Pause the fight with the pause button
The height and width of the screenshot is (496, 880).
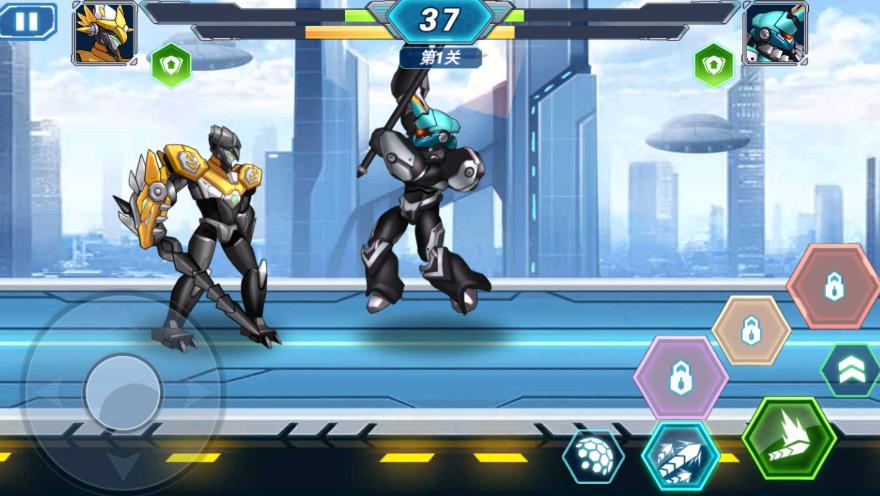coord(28,21)
